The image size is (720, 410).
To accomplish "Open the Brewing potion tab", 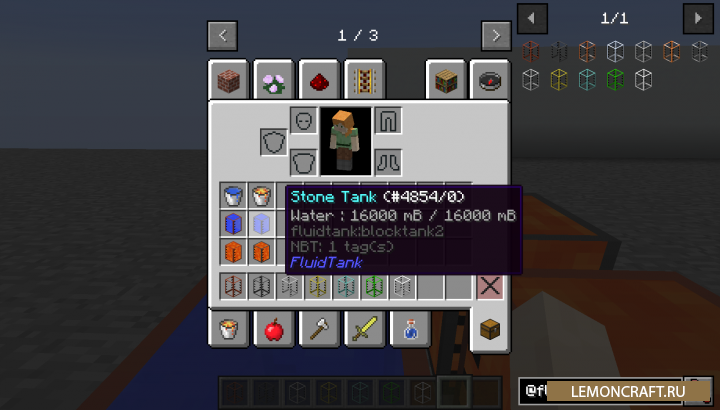I will click(409, 328).
